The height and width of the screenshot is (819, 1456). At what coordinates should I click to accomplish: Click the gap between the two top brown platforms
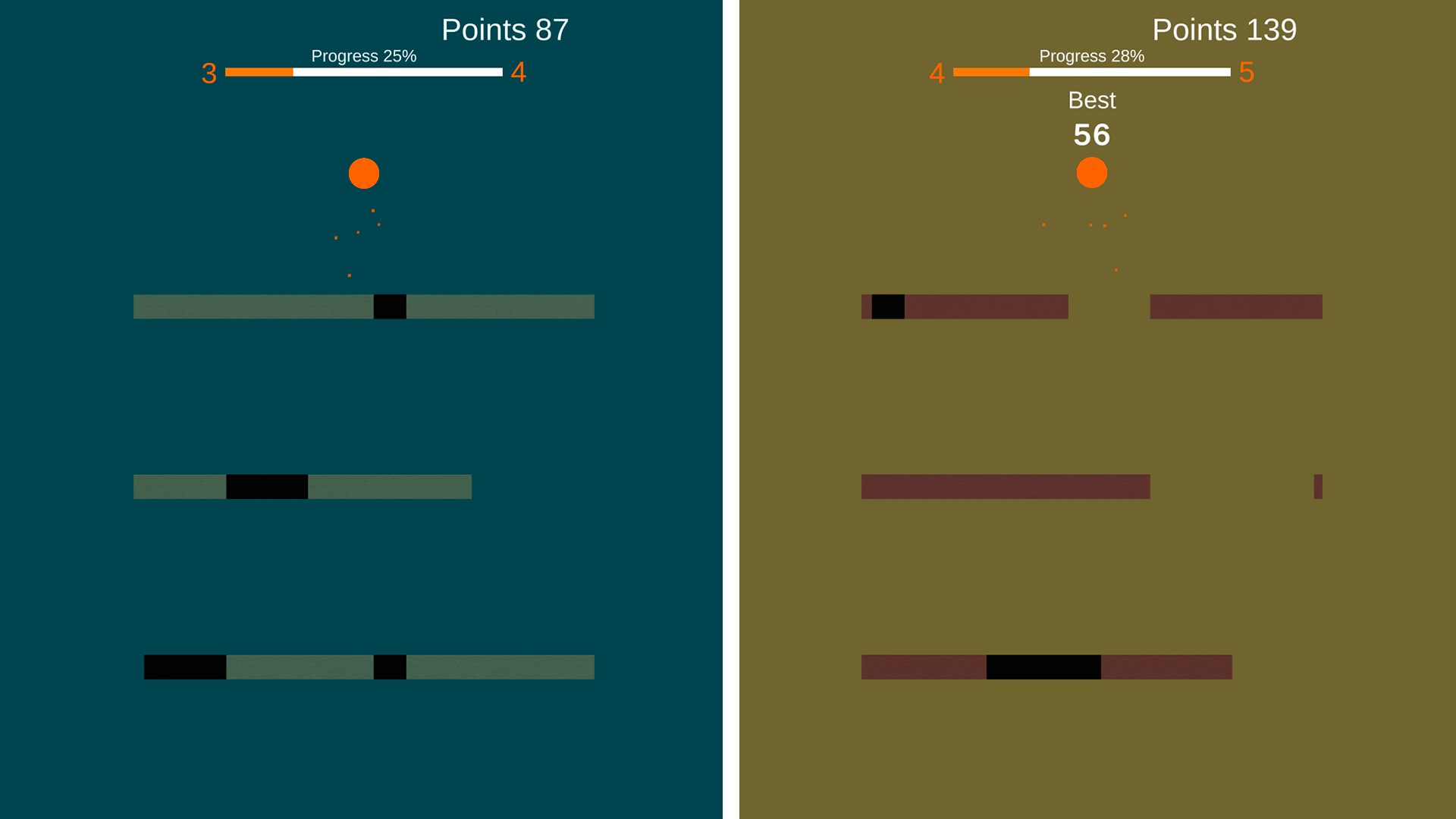(x=1109, y=306)
